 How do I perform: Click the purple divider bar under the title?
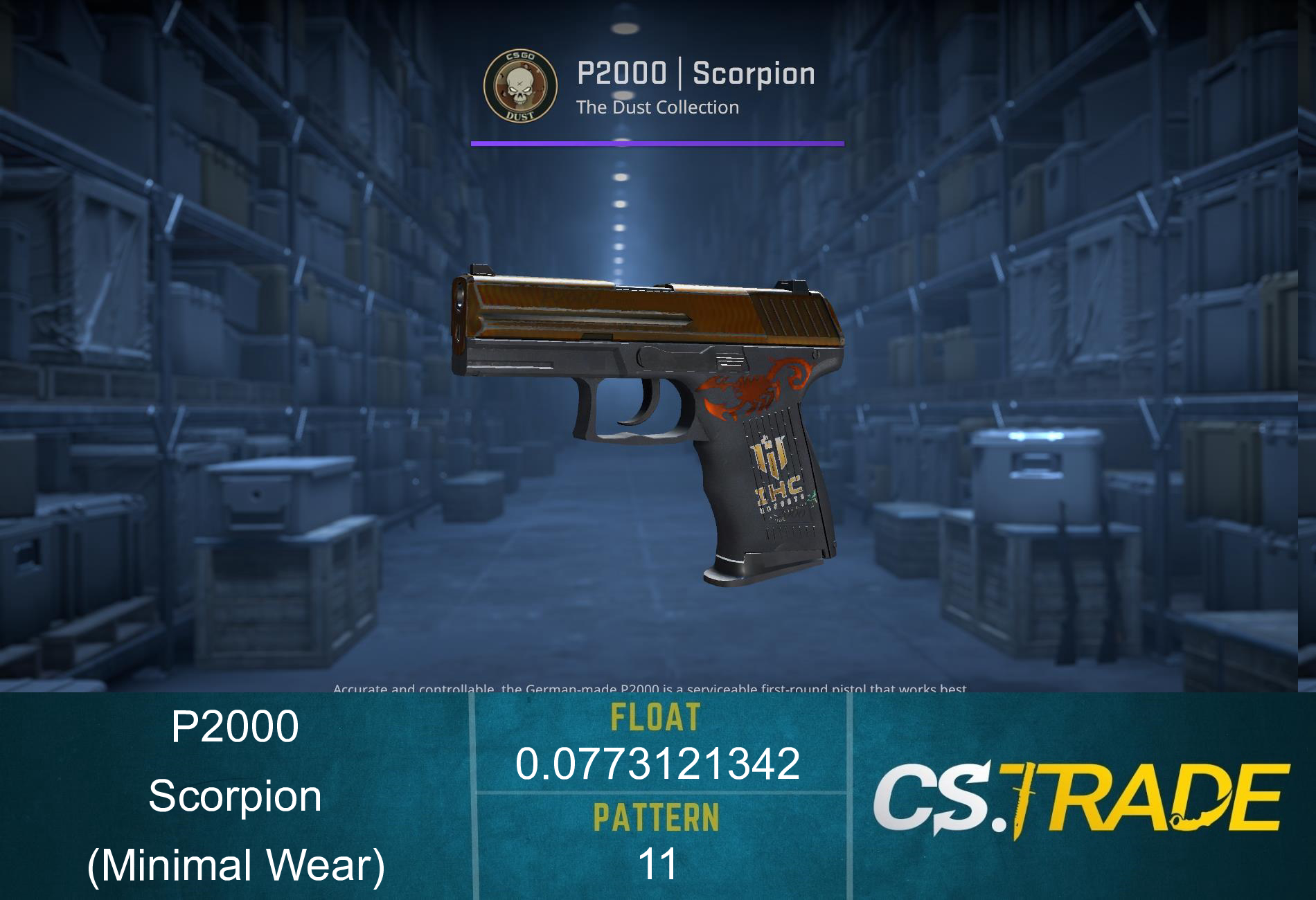(x=657, y=144)
